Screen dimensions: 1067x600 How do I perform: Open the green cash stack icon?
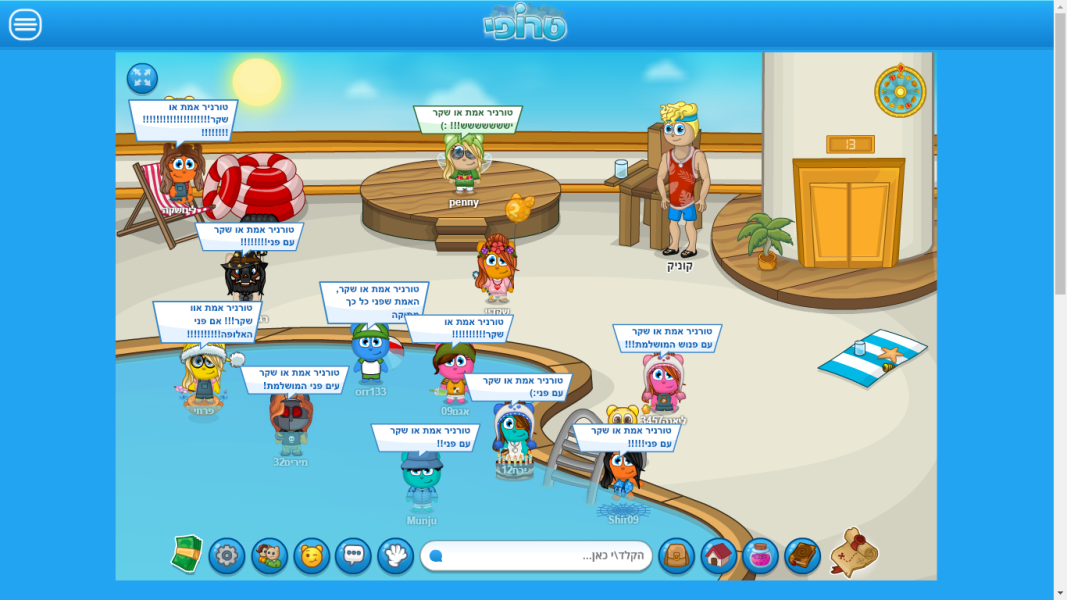click(x=187, y=554)
